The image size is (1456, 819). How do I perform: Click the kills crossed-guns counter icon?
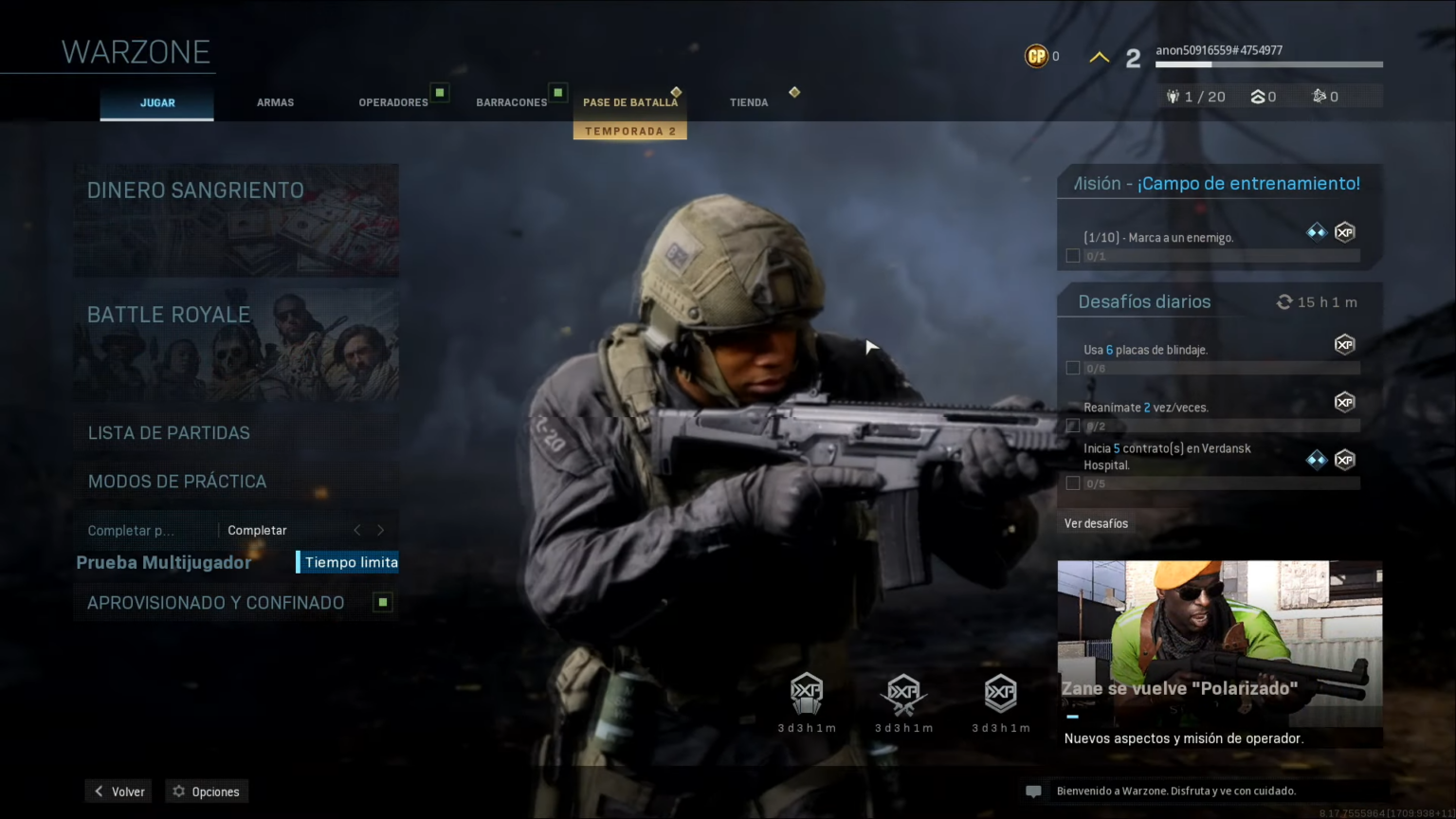point(1319,96)
